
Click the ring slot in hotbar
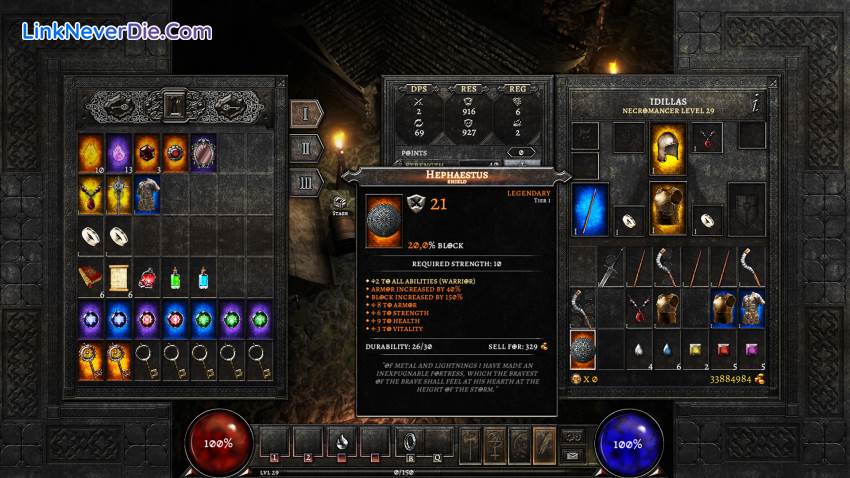[x=408, y=440]
